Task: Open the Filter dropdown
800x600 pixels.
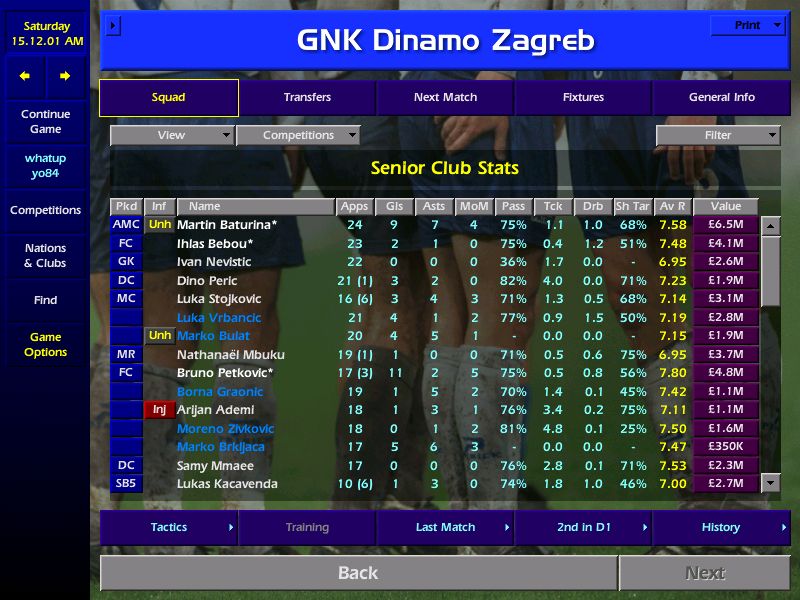Action: pos(718,135)
